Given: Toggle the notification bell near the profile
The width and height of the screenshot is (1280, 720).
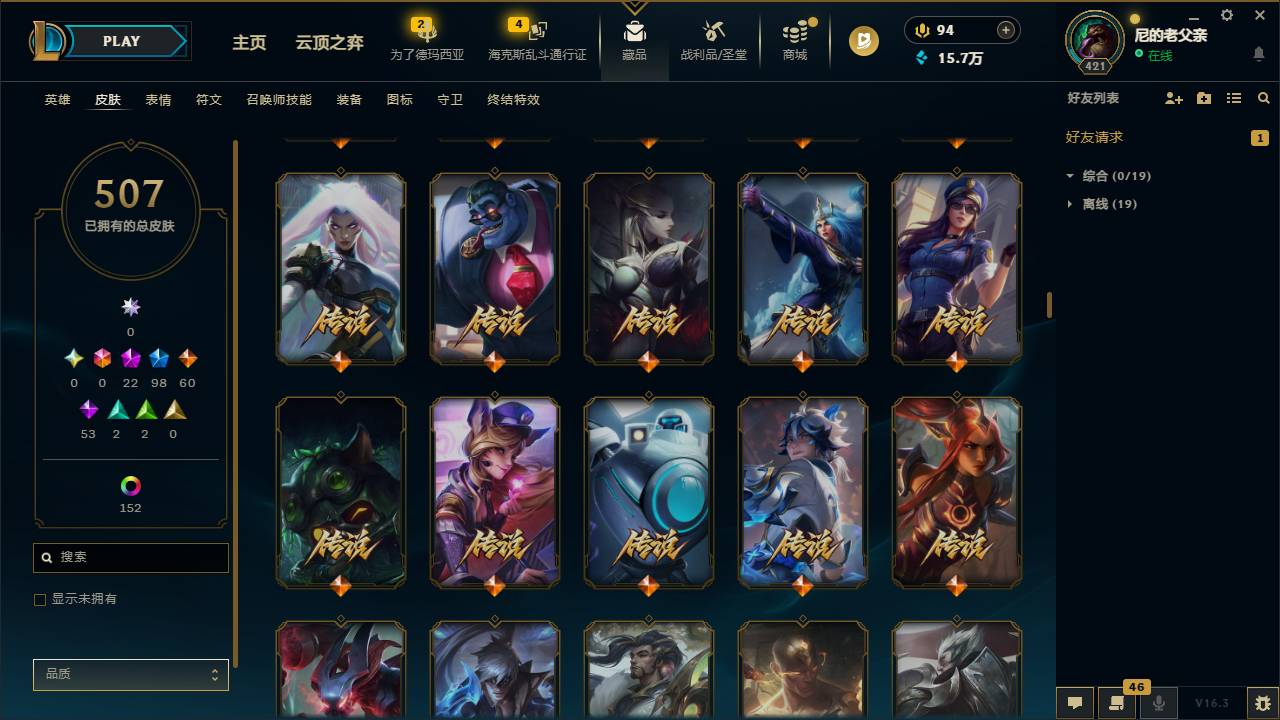Looking at the screenshot, I should pos(1258,54).
